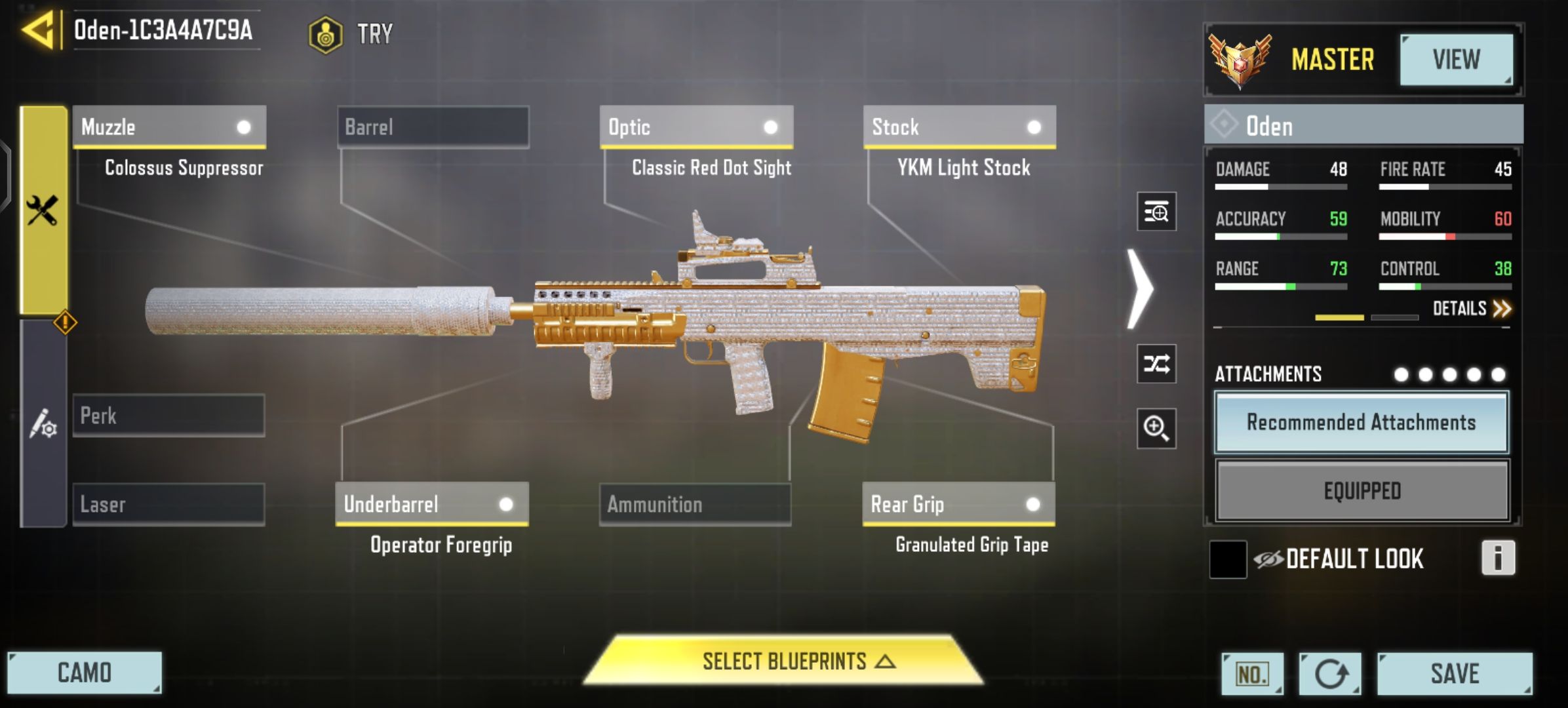This screenshot has height=708, width=1568.
Task: Open the empty Barrel slot
Action: tap(433, 127)
